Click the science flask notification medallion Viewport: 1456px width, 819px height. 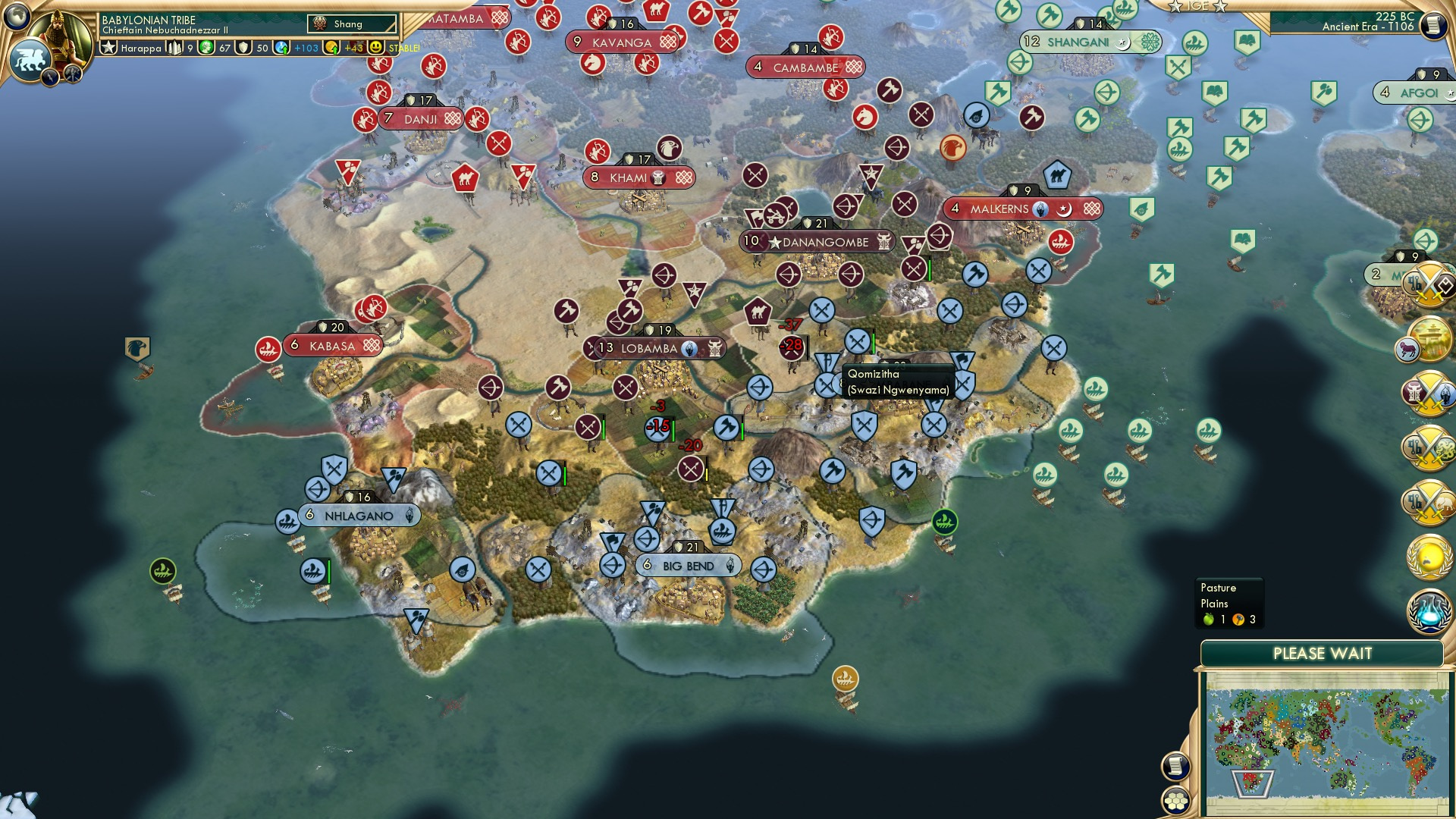click(1430, 610)
